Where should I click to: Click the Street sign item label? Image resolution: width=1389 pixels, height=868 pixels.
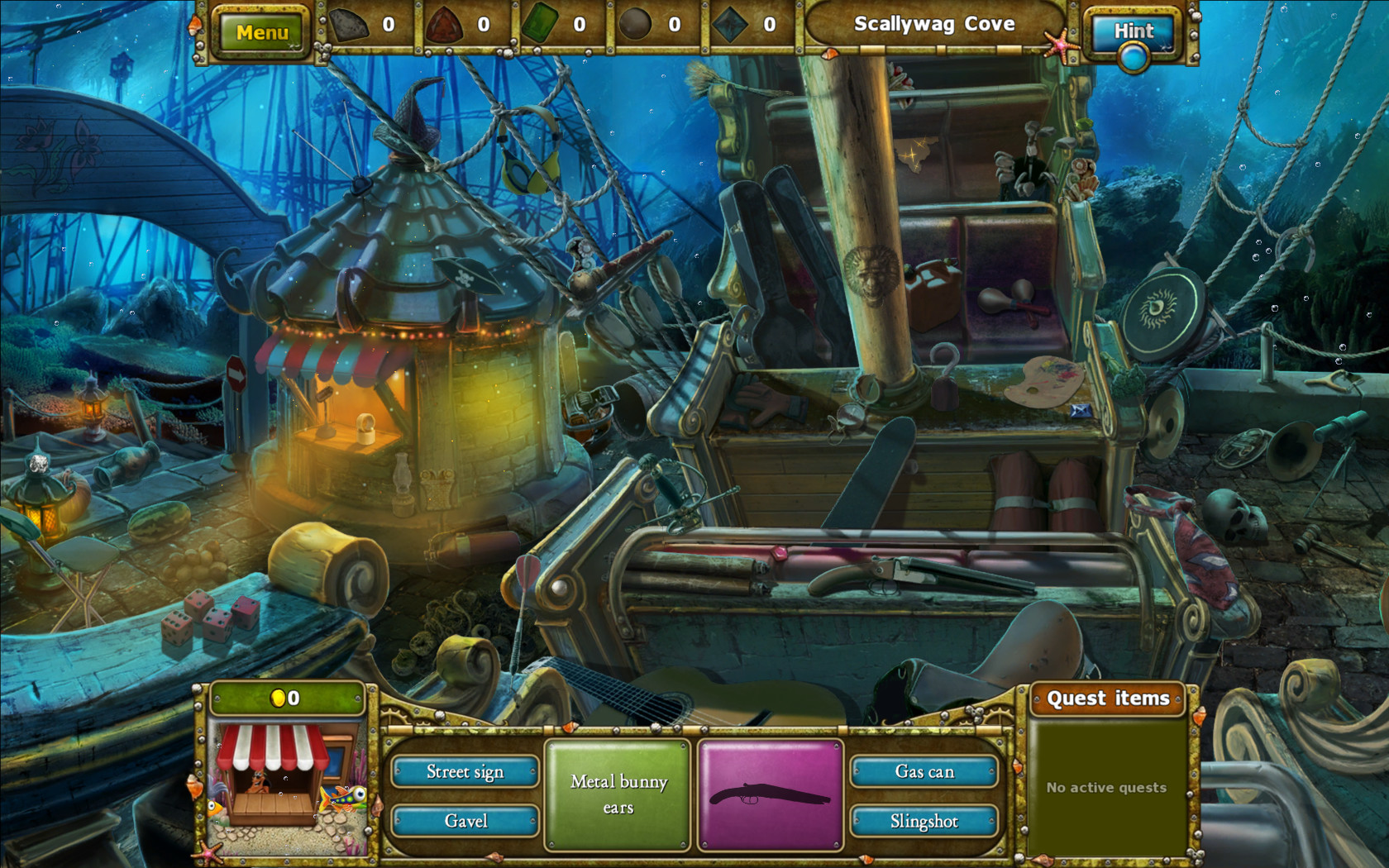tap(465, 771)
